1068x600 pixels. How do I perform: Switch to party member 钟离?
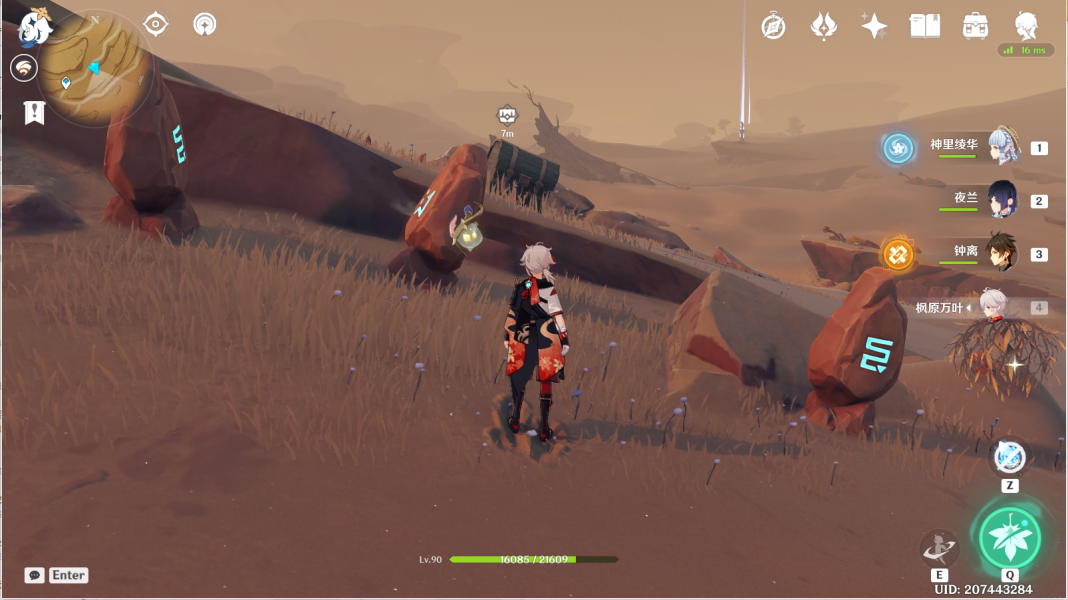click(x=1002, y=251)
